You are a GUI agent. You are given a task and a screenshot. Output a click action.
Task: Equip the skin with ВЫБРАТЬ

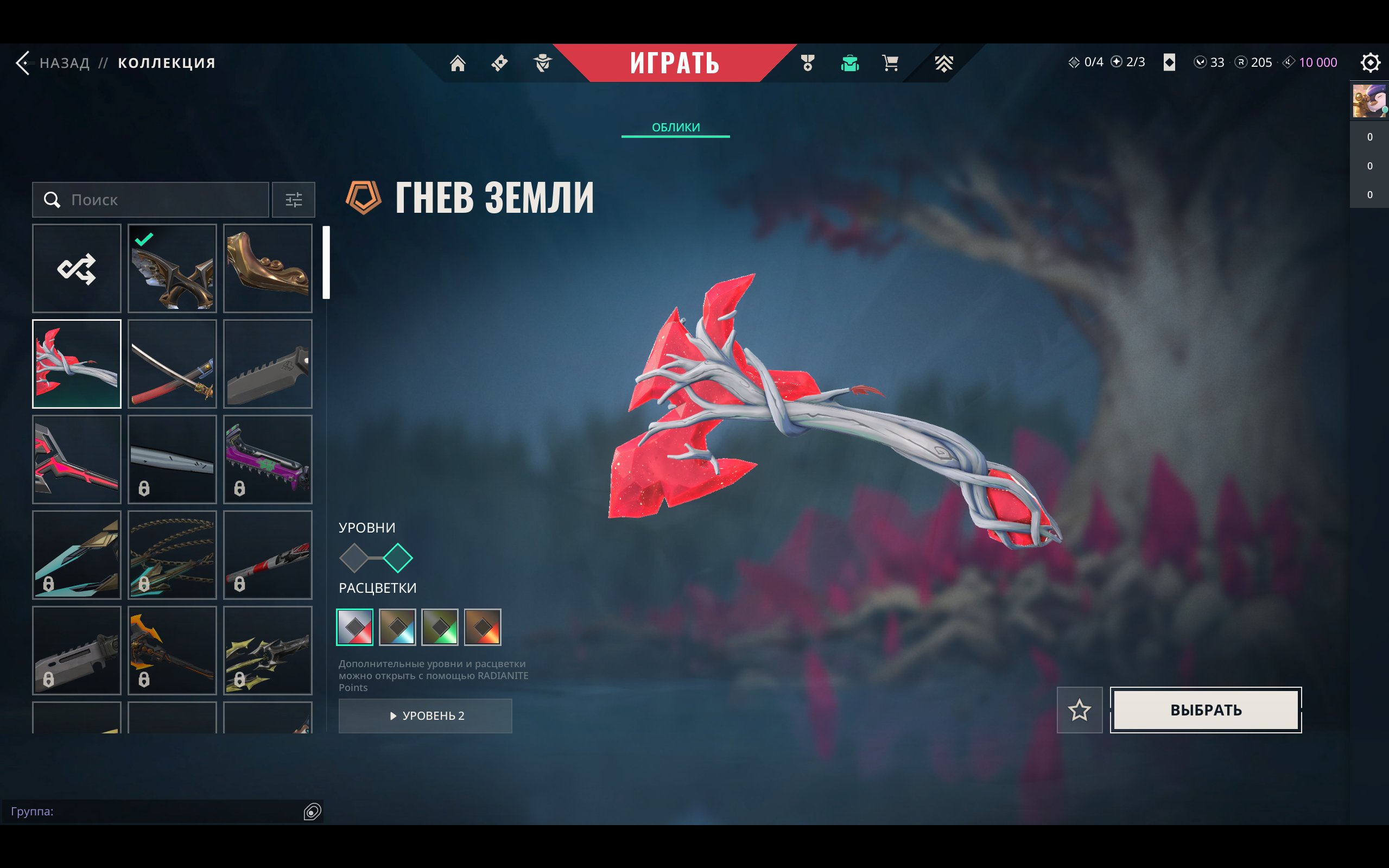(1206, 710)
